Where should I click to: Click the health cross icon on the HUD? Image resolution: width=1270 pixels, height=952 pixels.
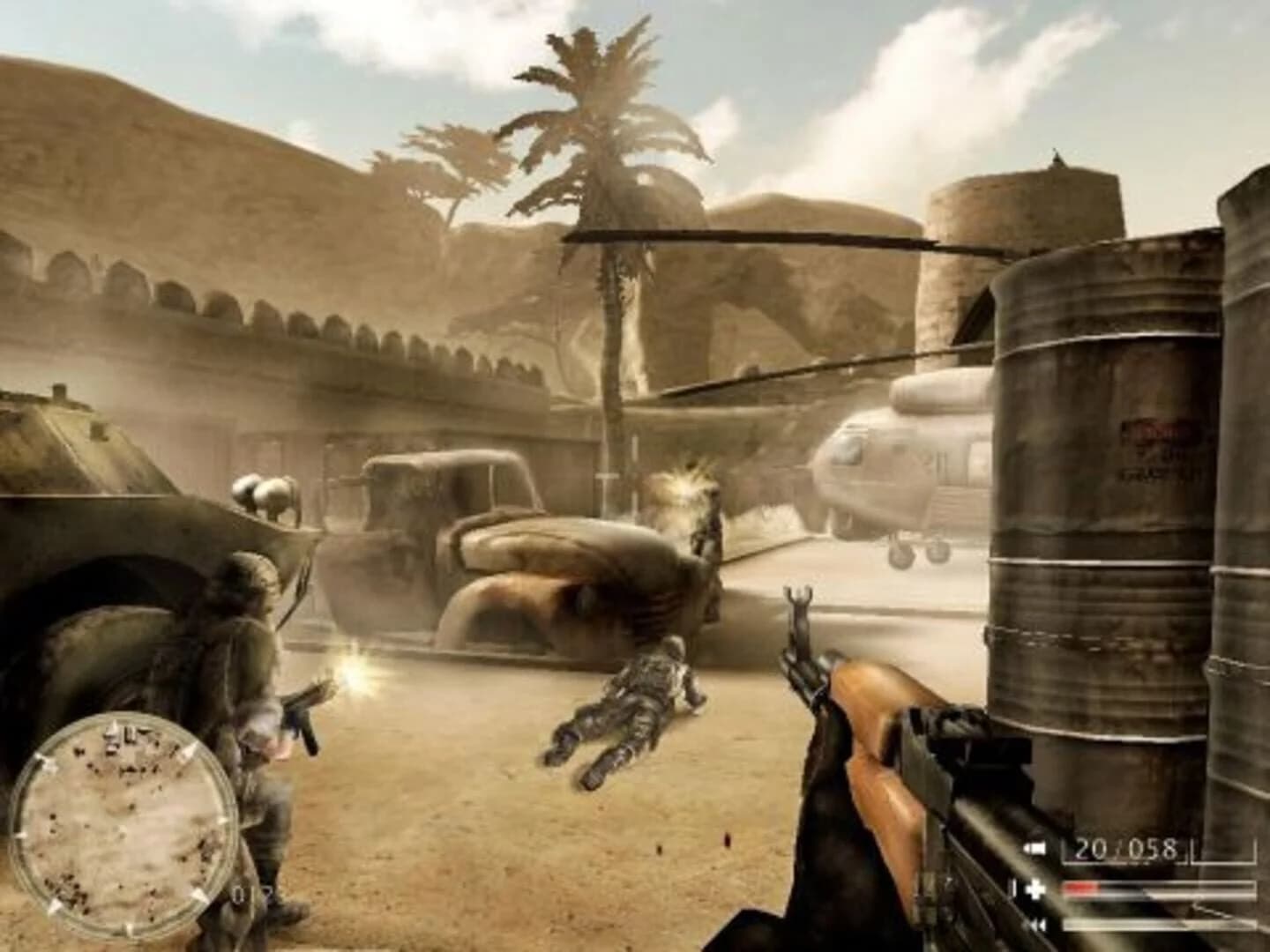(x=1035, y=889)
